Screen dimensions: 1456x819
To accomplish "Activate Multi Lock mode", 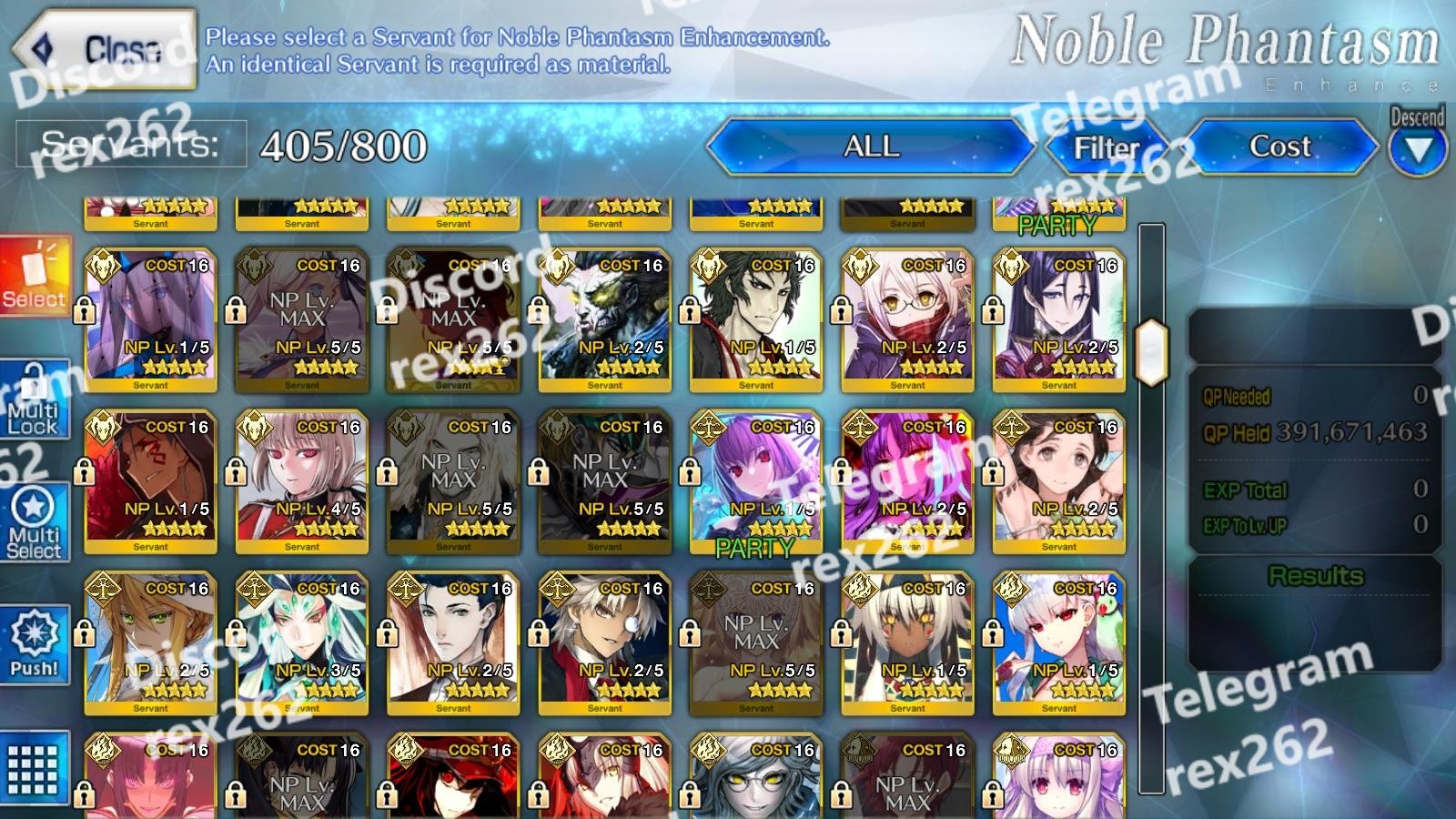I will pyautogui.click(x=35, y=400).
